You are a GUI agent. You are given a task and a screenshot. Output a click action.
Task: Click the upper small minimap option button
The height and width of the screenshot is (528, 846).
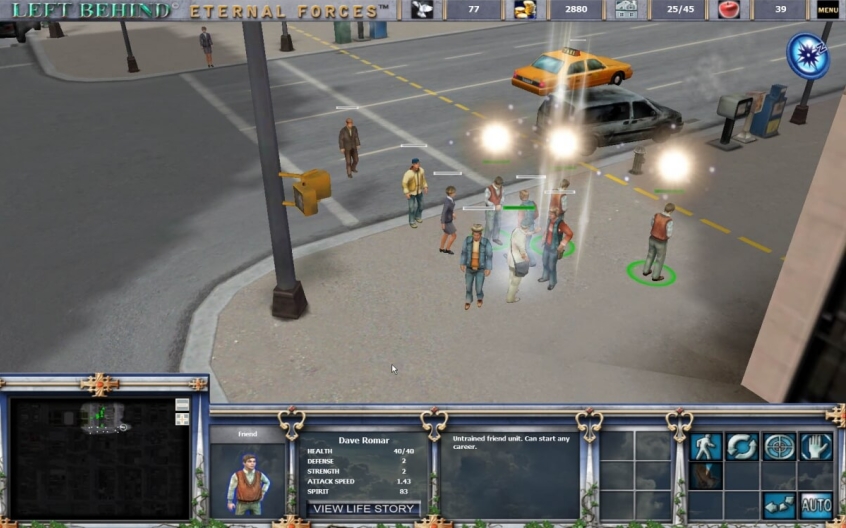tap(182, 404)
